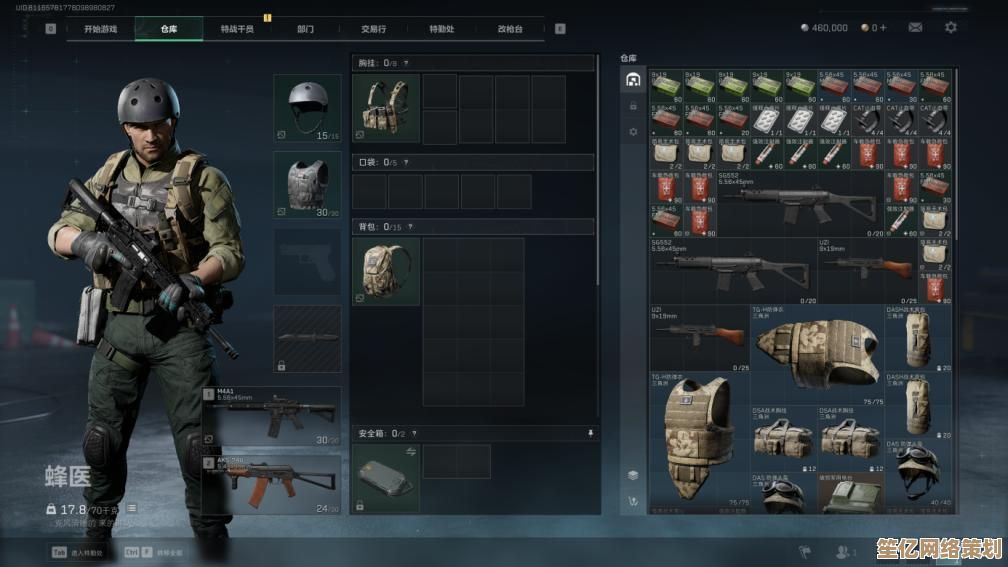Open the mail envelope icon
This screenshot has width=1008, height=567.
coord(915,28)
